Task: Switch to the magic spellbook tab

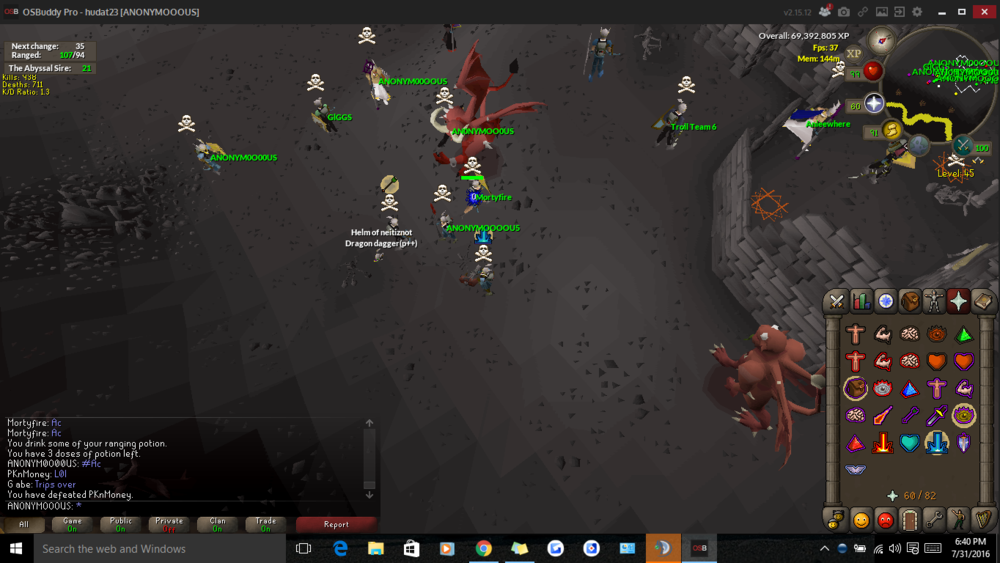Action: [983, 301]
